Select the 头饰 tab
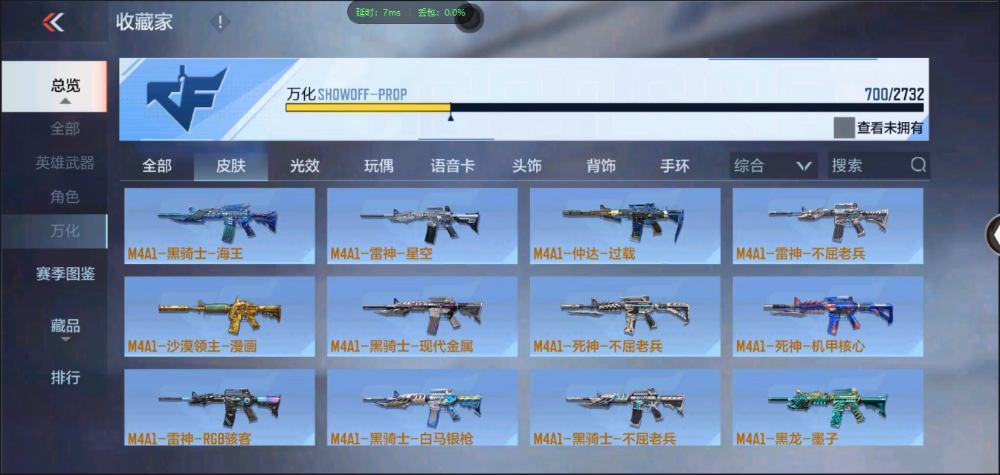The width and height of the screenshot is (1000, 475). [527, 166]
